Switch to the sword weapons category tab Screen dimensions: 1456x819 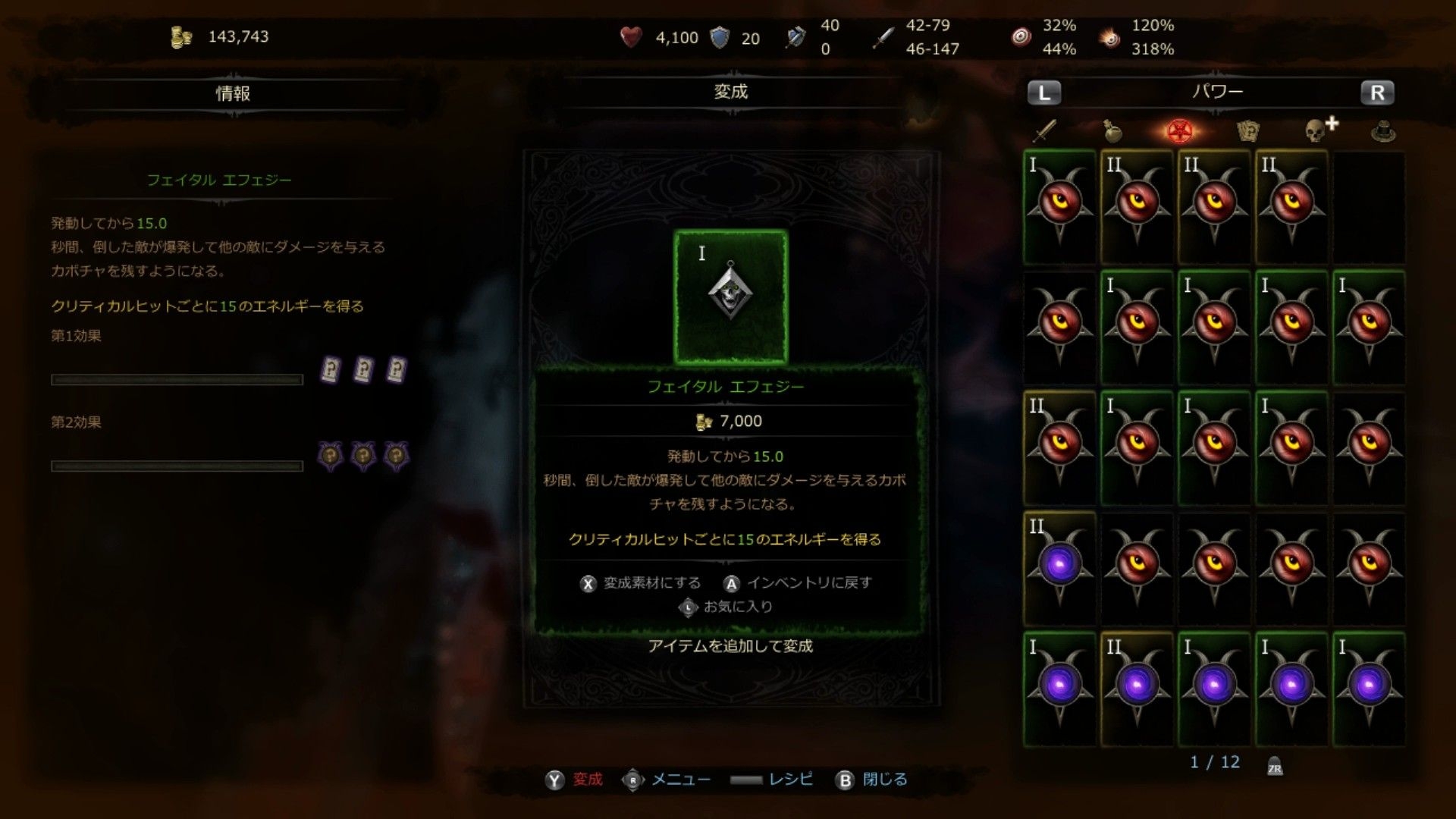point(1044,131)
